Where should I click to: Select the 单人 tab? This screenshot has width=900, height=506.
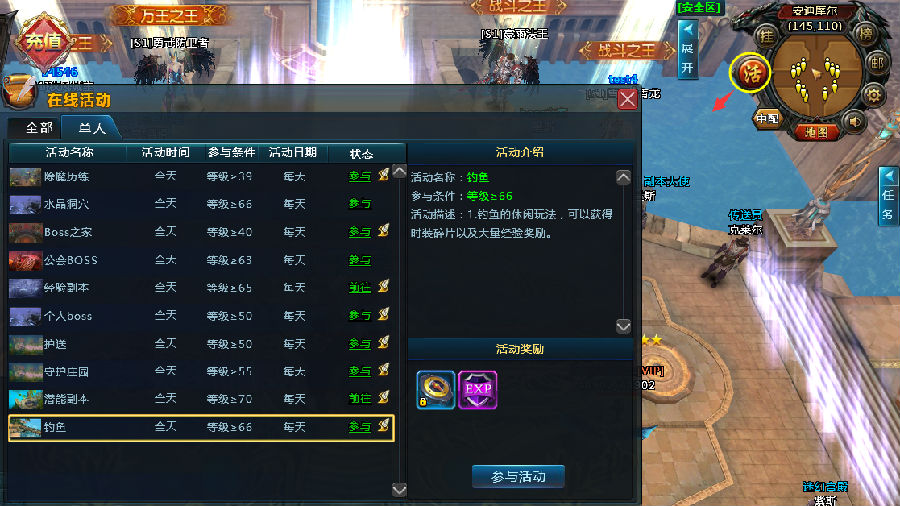[x=92, y=128]
